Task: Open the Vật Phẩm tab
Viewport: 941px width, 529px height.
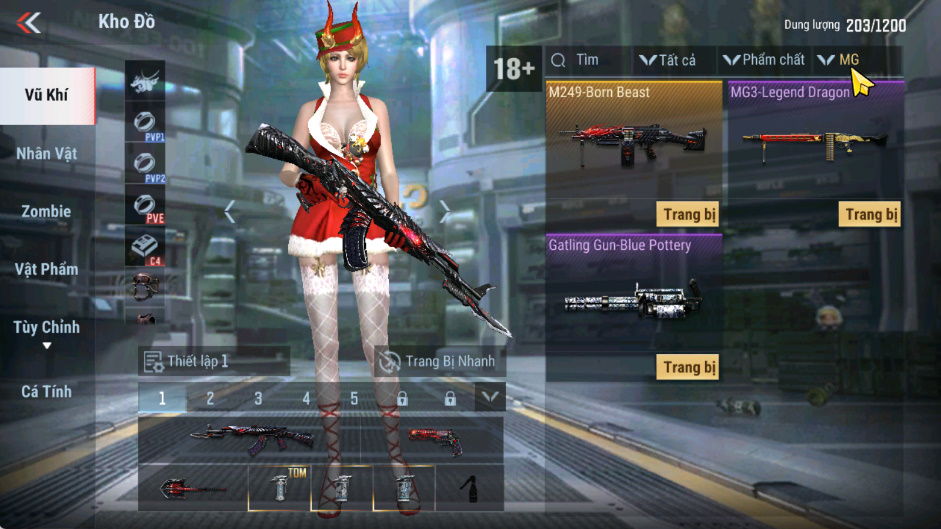Action: (x=47, y=269)
